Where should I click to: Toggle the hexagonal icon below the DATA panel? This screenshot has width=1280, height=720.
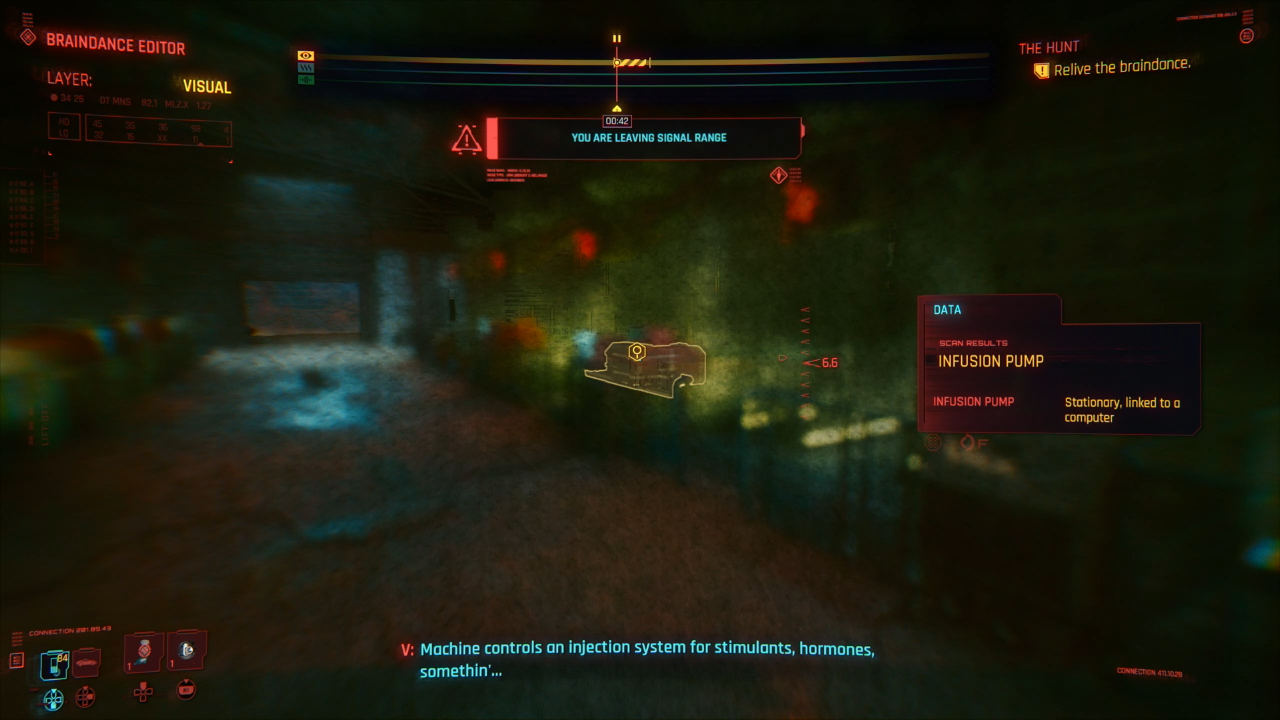click(x=933, y=441)
